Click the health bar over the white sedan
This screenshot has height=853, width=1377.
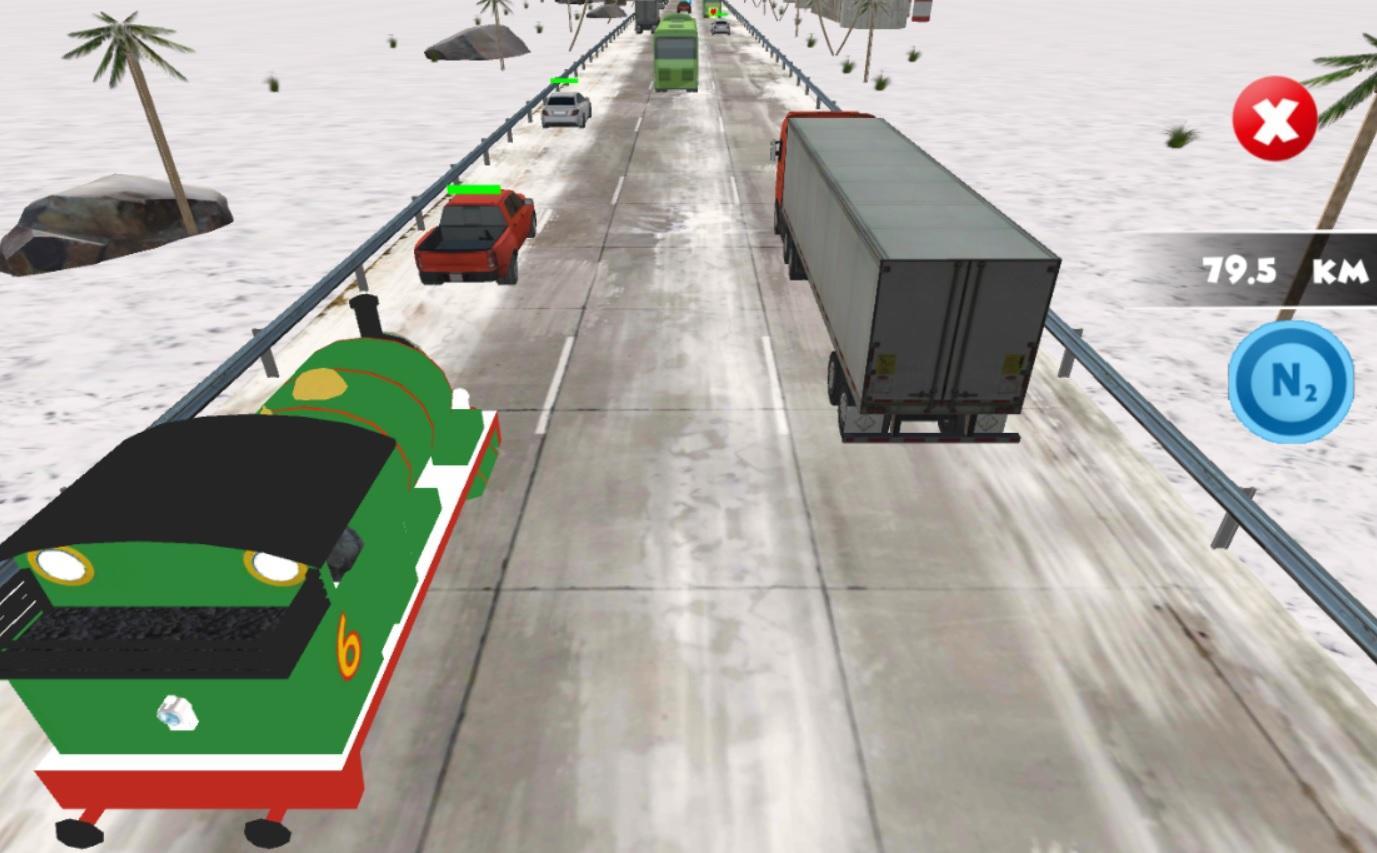[x=566, y=79]
